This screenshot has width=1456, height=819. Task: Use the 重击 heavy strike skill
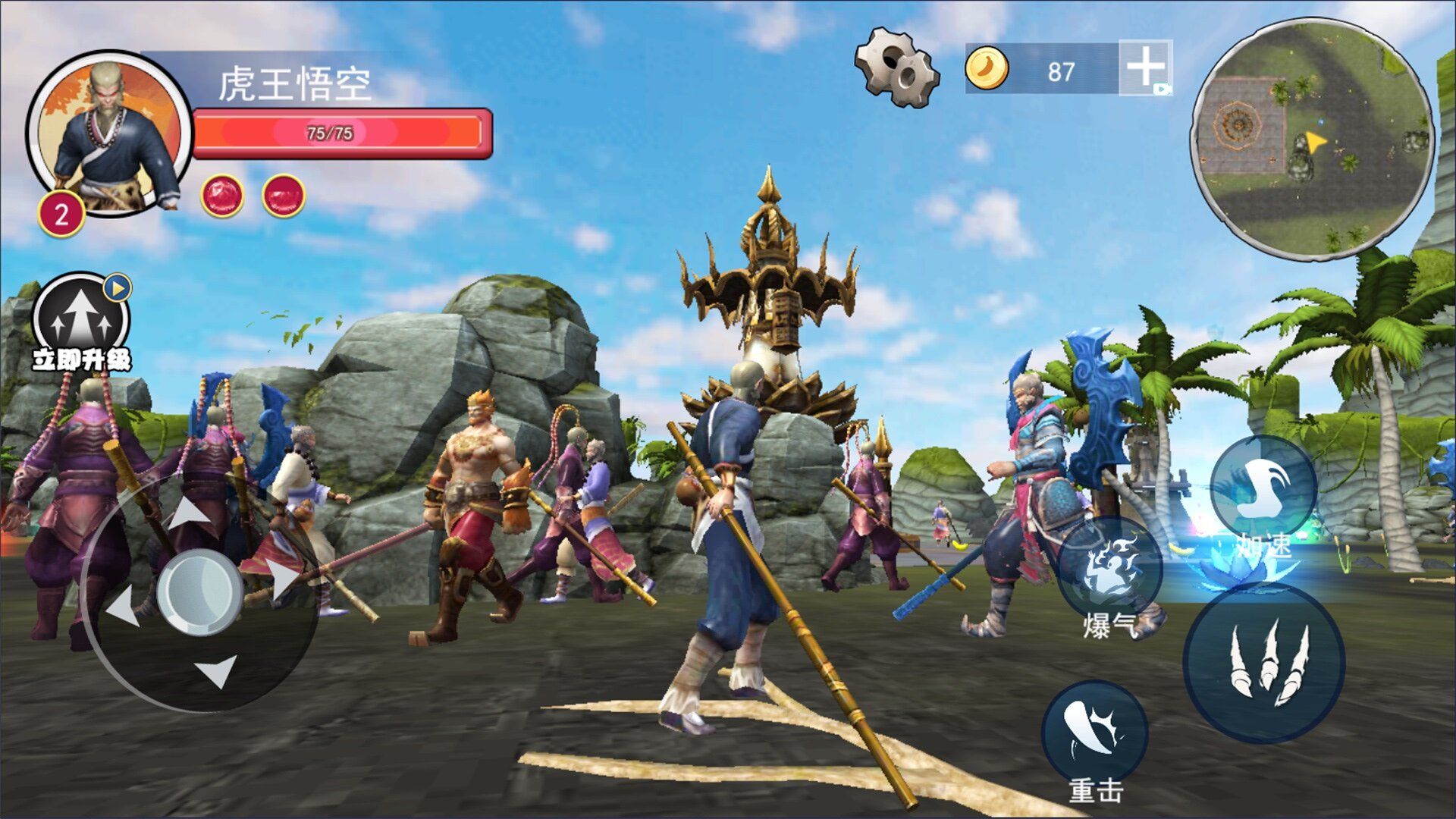click(1094, 733)
